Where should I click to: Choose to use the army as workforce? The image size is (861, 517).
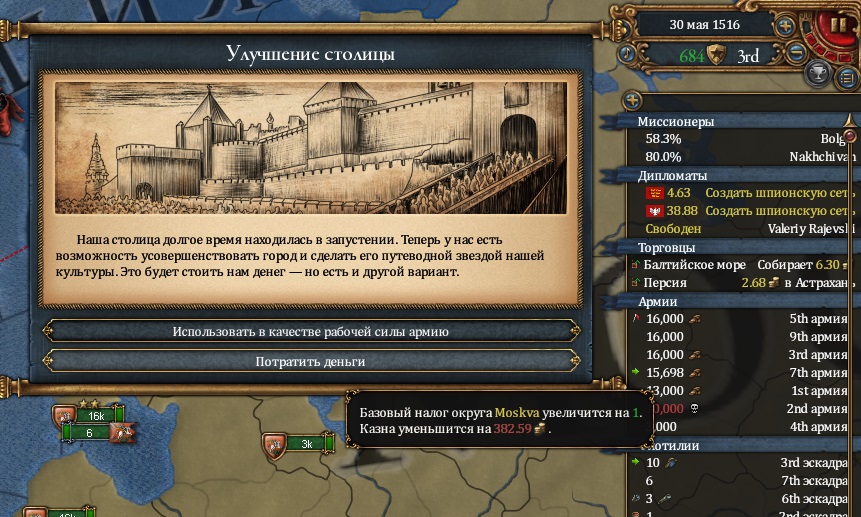point(310,331)
